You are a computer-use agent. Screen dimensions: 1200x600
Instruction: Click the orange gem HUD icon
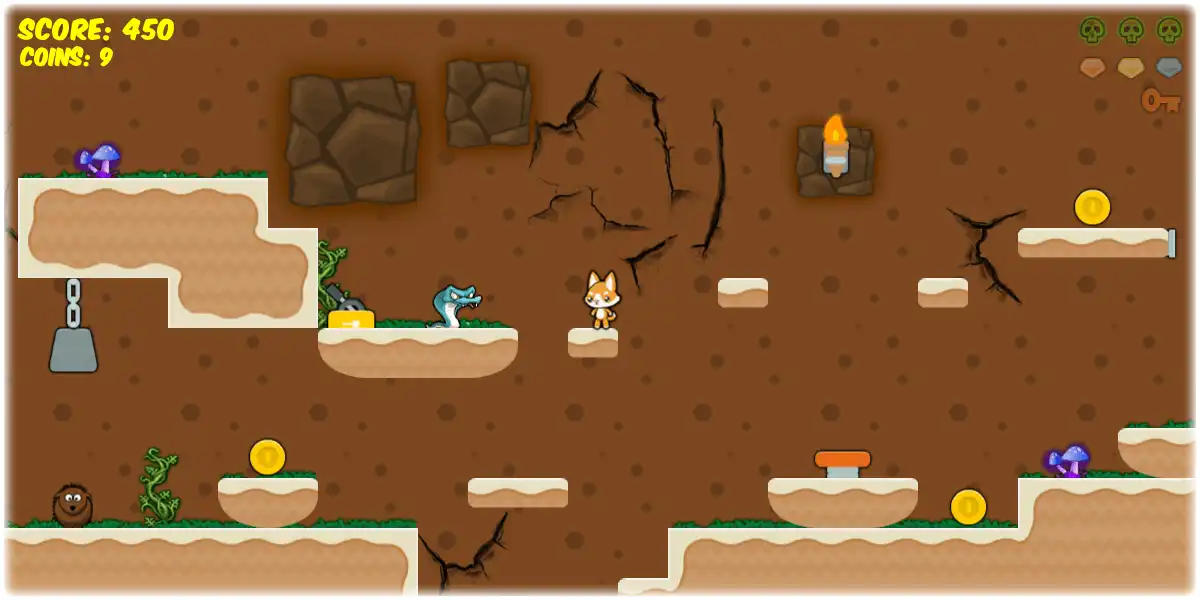(1092, 68)
